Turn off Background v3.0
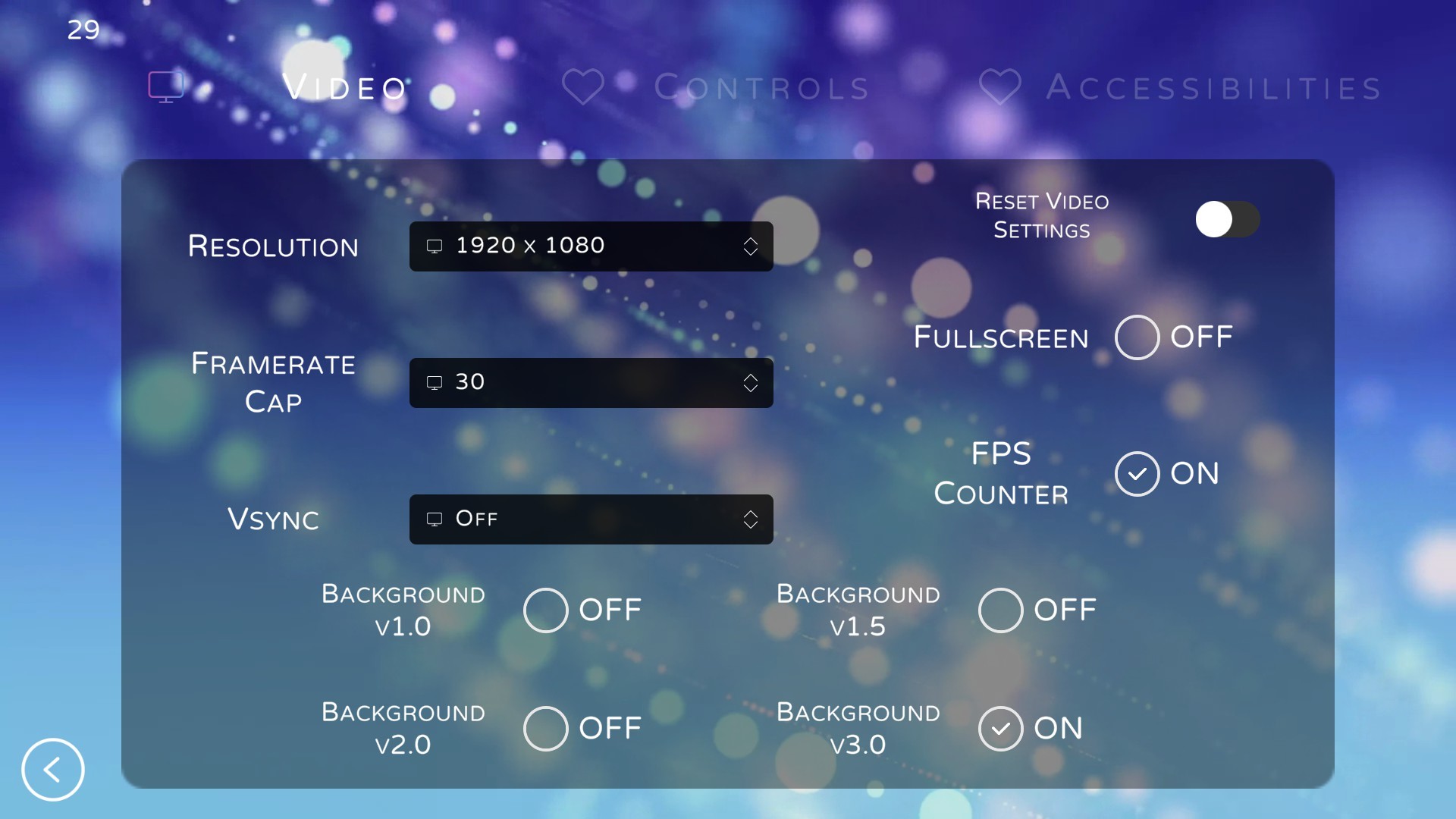 1000,728
